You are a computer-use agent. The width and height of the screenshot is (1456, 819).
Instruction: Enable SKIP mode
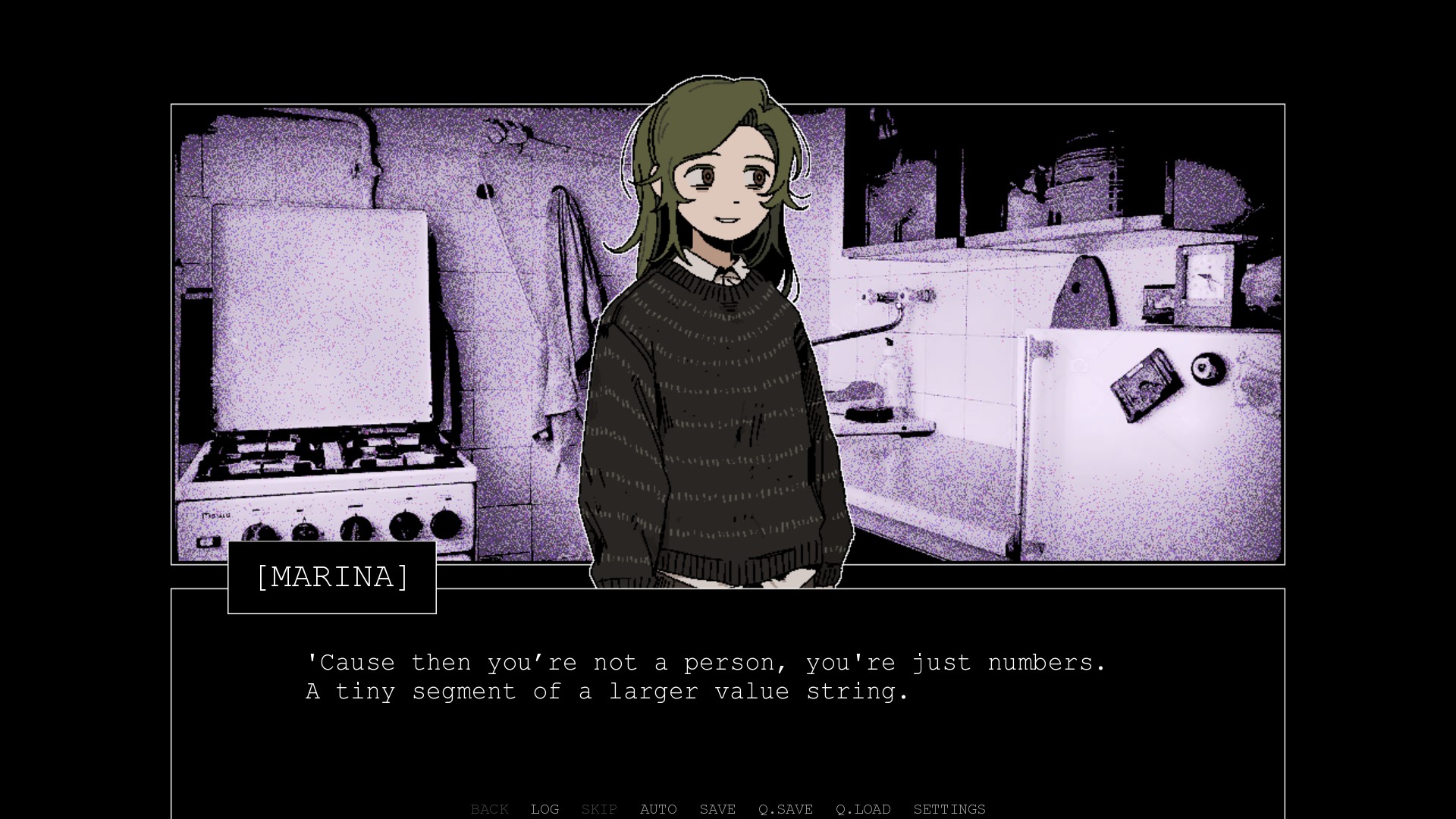[598, 809]
